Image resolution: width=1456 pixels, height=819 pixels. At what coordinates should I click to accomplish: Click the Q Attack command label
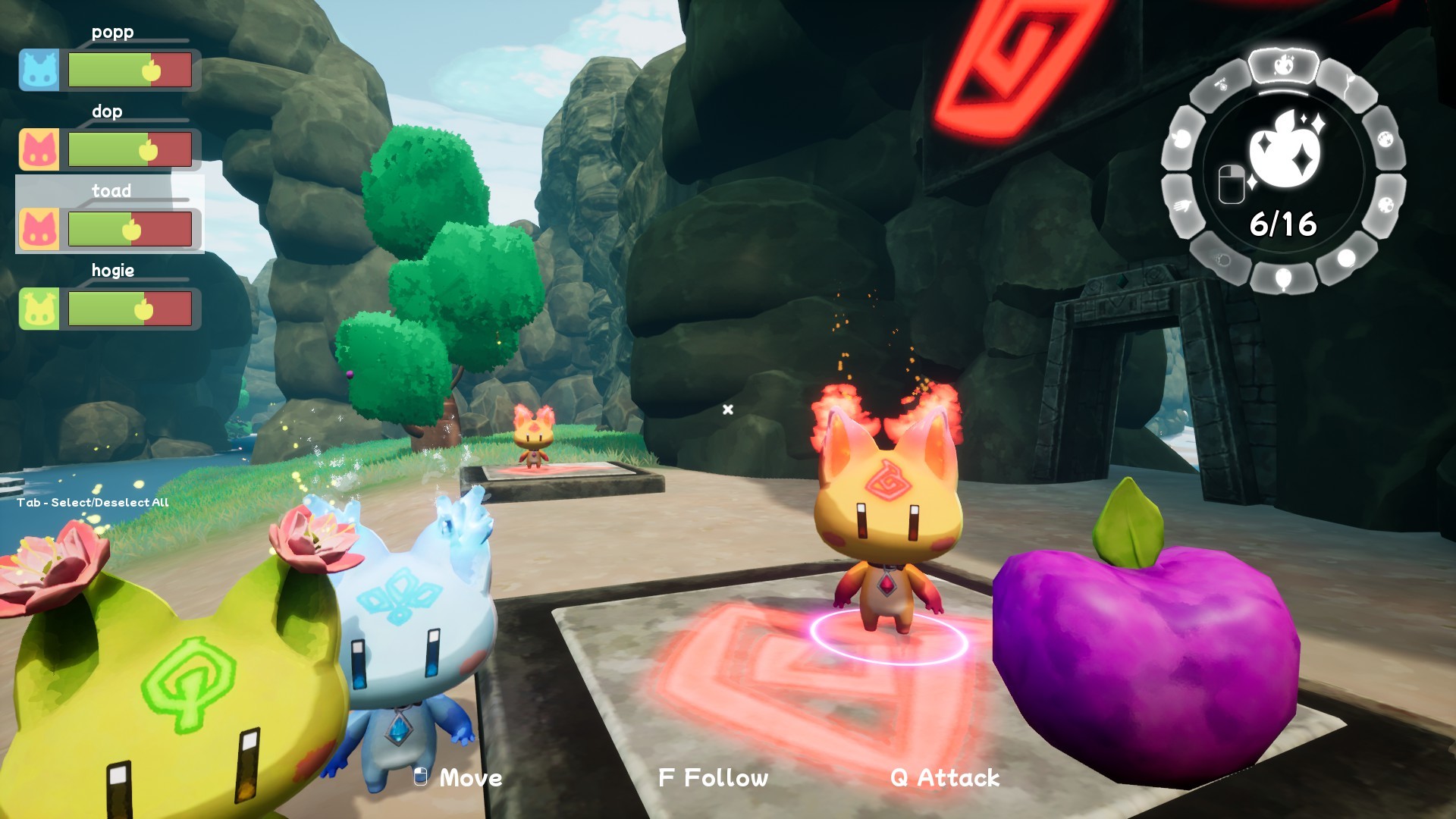(945, 777)
